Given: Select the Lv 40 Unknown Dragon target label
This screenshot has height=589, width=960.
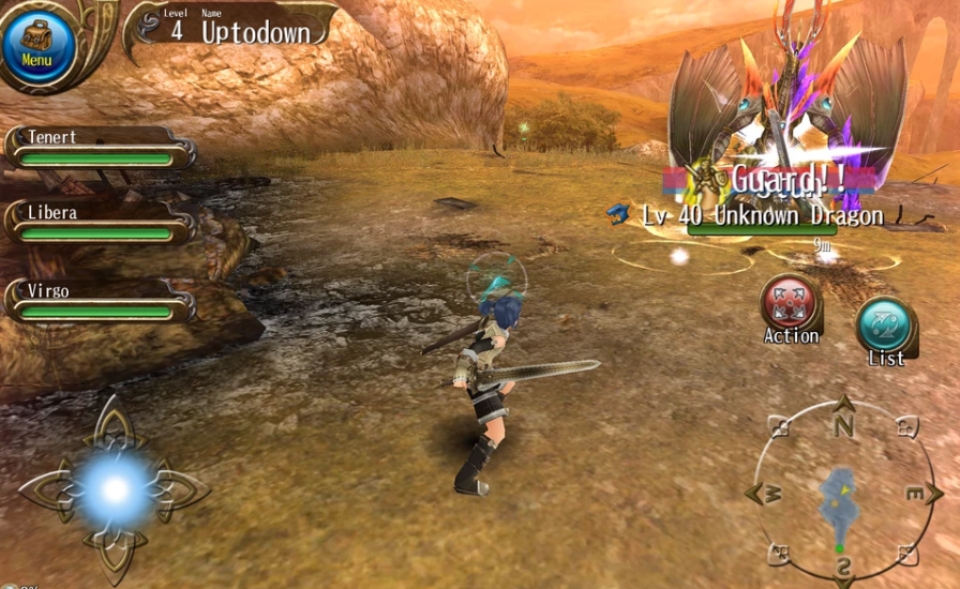Looking at the screenshot, I should [x=762, y=216].
